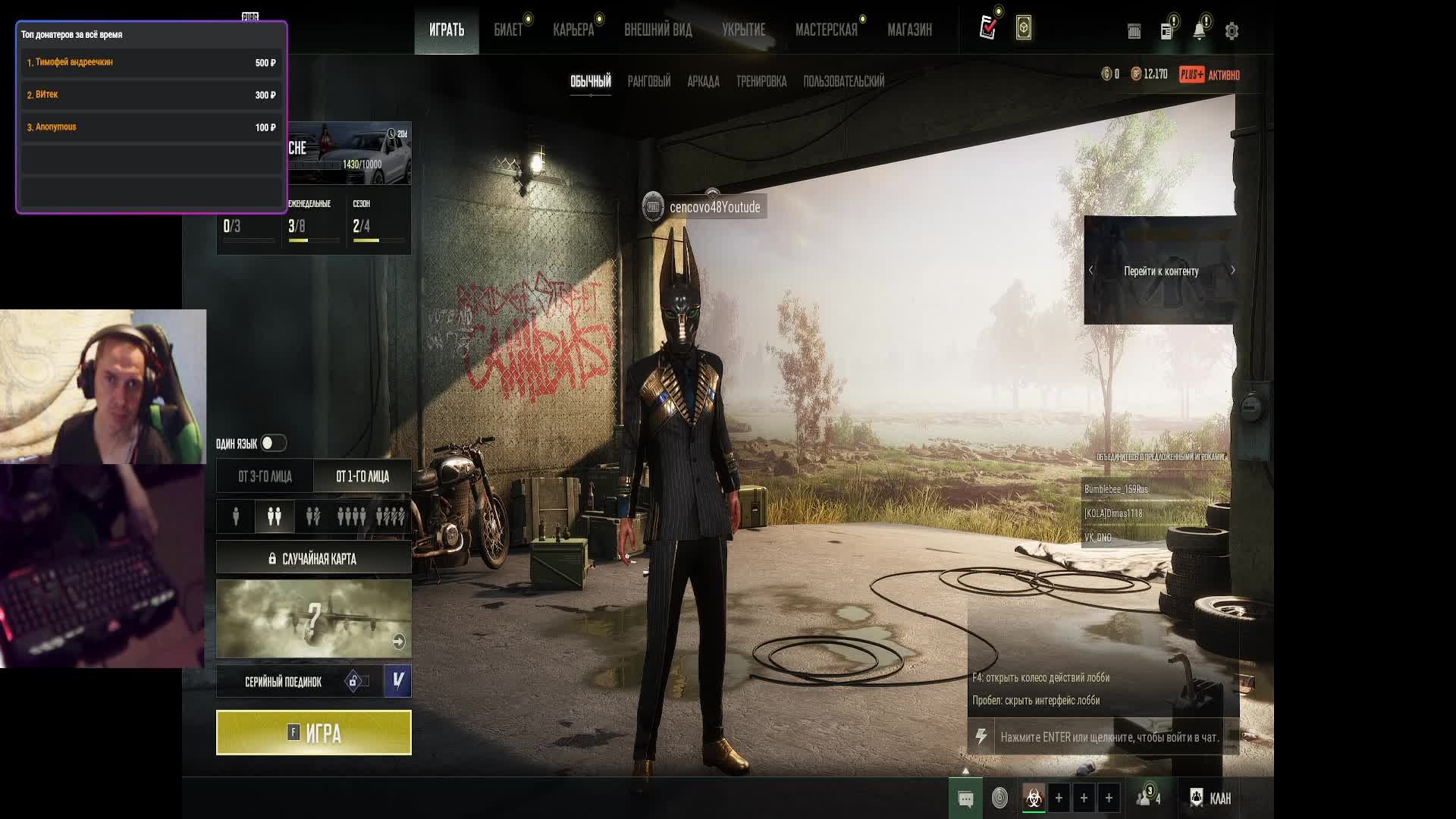Open ПОЛЬЗОВАТЕЛЬСКИЙ custom matches

pos(843,81)
